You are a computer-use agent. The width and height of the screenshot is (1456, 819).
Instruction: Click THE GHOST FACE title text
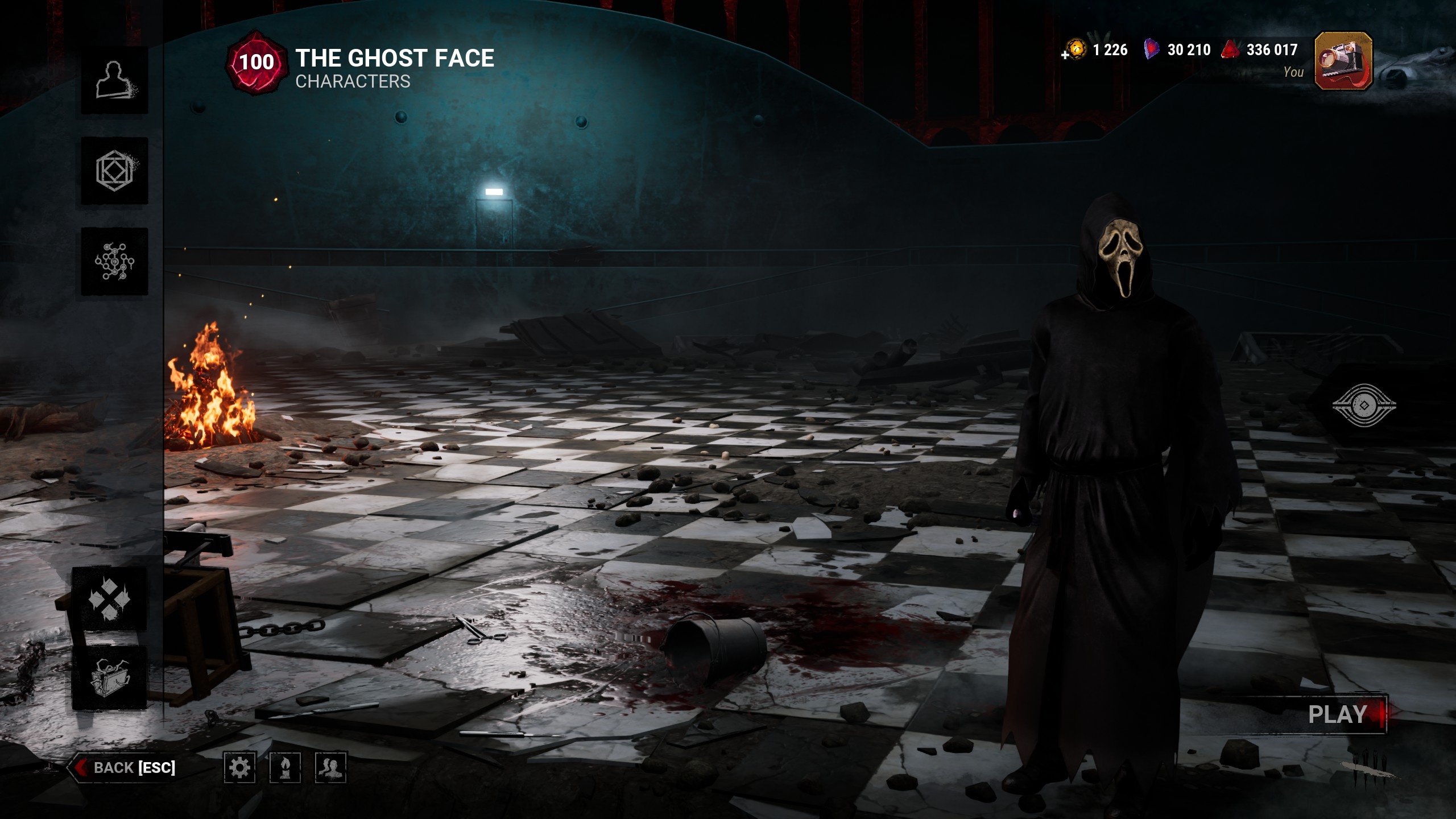pos(394,59)
